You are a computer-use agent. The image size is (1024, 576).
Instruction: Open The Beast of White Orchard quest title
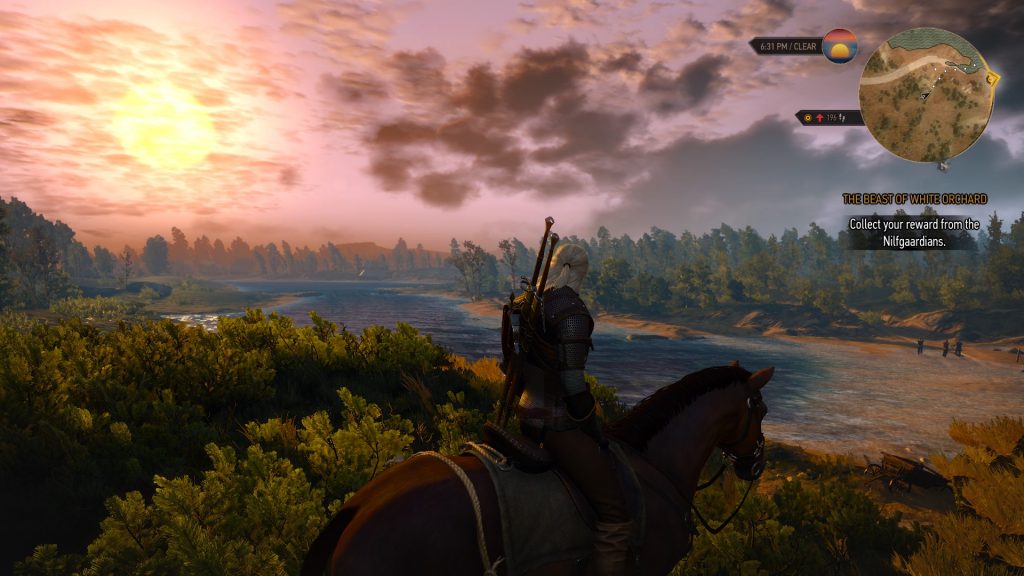click(x=914, y=199)
